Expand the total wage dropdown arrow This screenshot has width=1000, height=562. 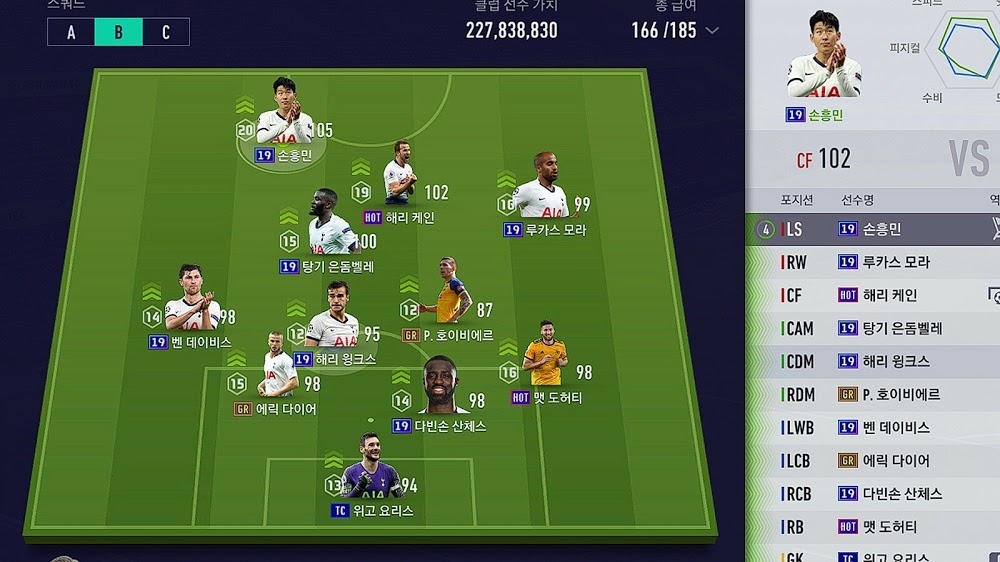[712, 30]
